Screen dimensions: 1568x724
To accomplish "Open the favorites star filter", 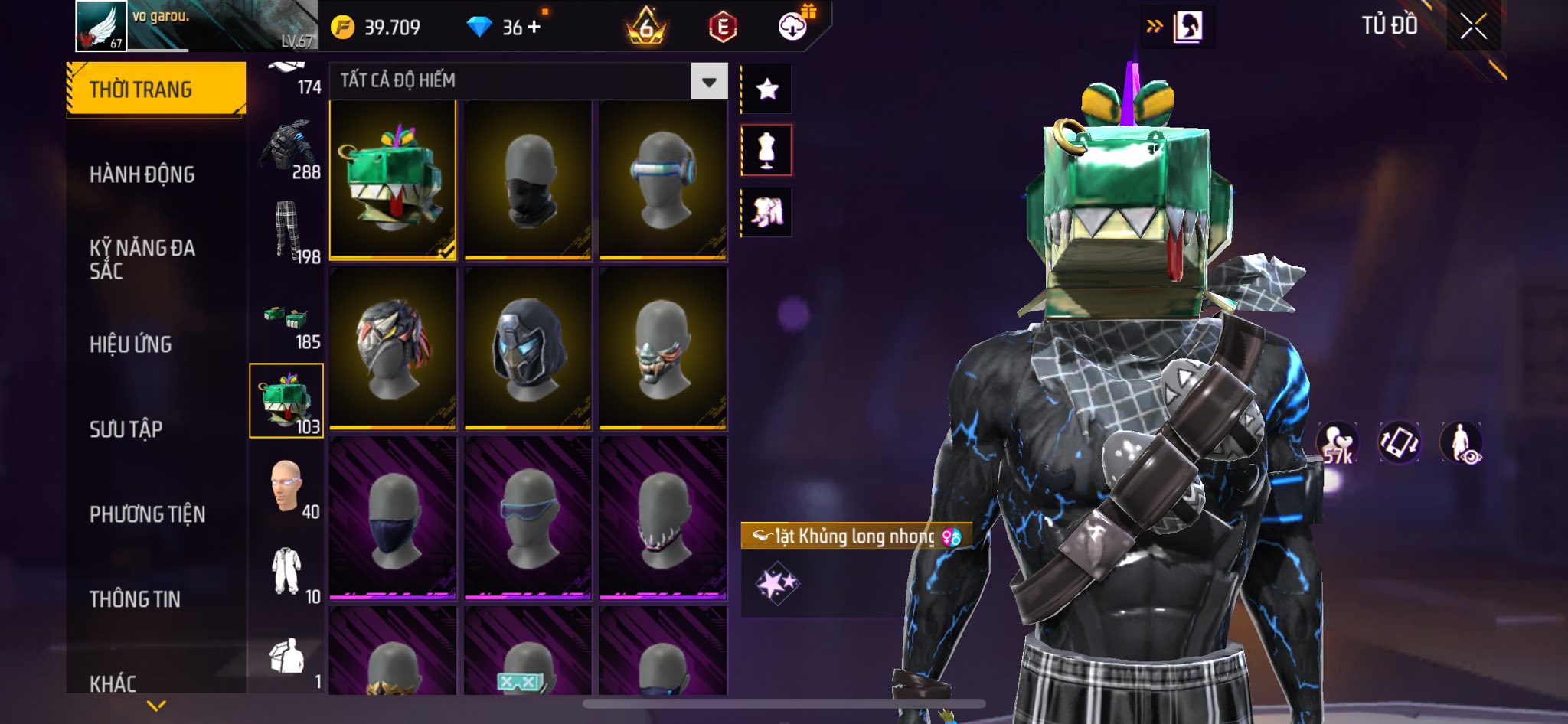I will pos(766,90).
